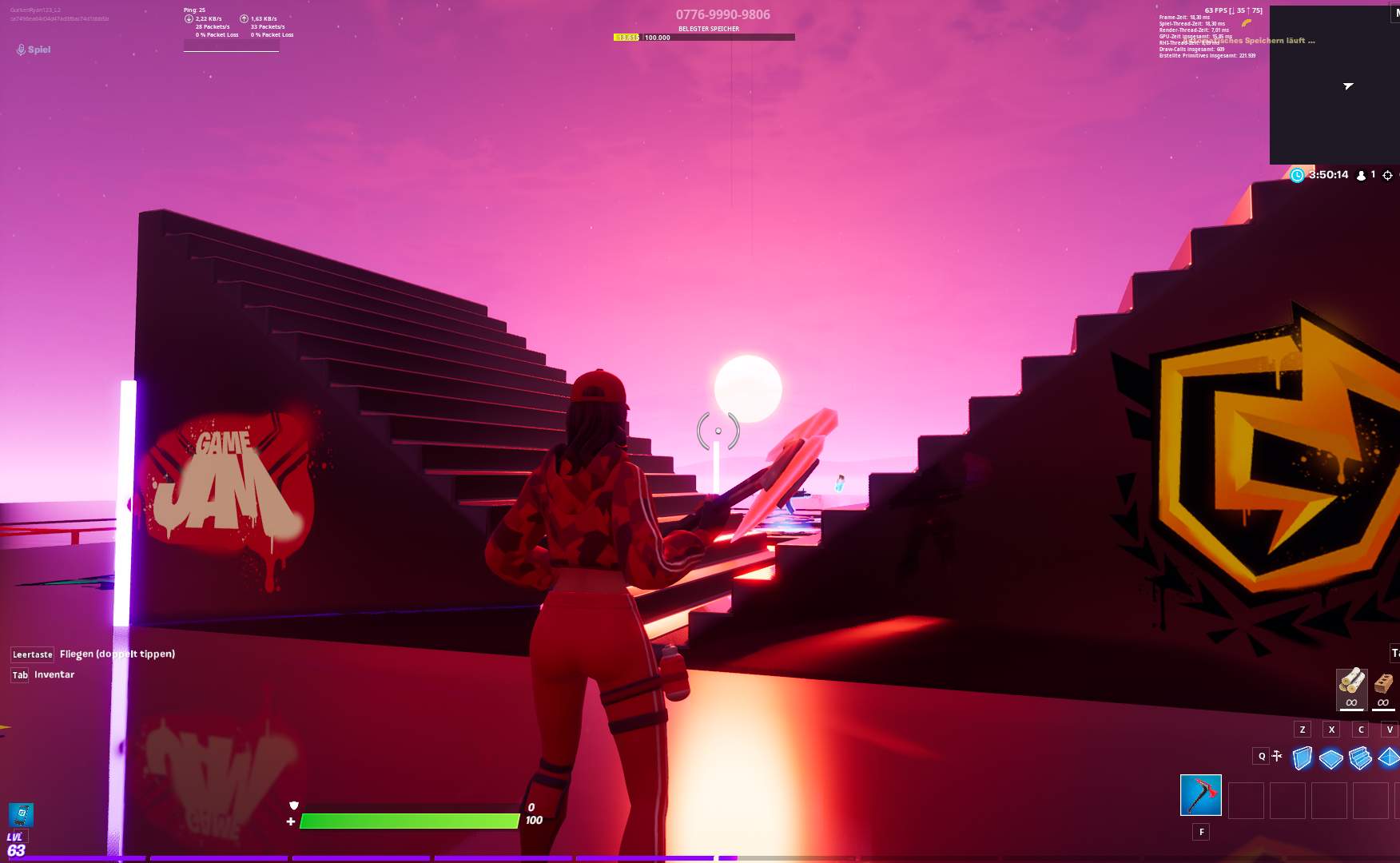The width and height of the screenshot is (1400, 863).
Task: Click the match timer clock icon
Action: tap(1297, 175)
